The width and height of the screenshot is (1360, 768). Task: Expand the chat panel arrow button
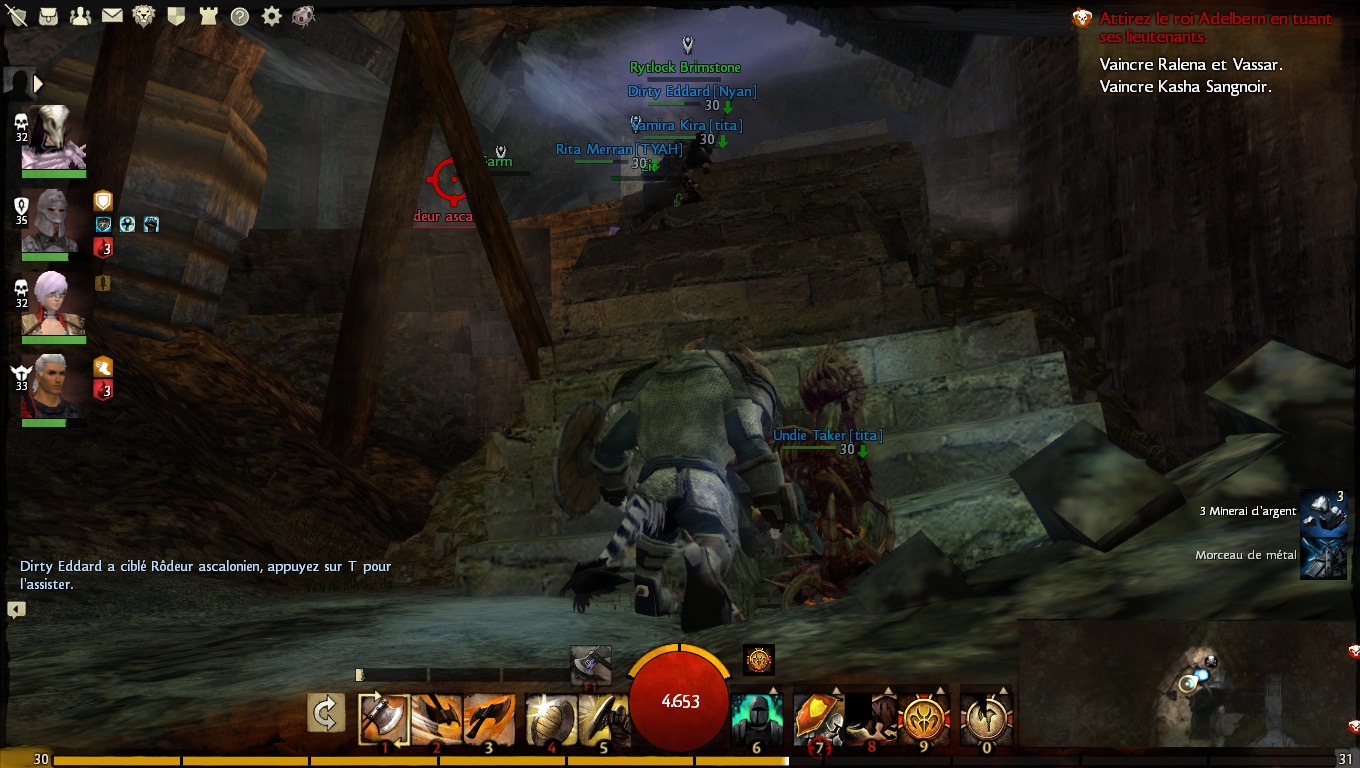(x=16, y=609)
